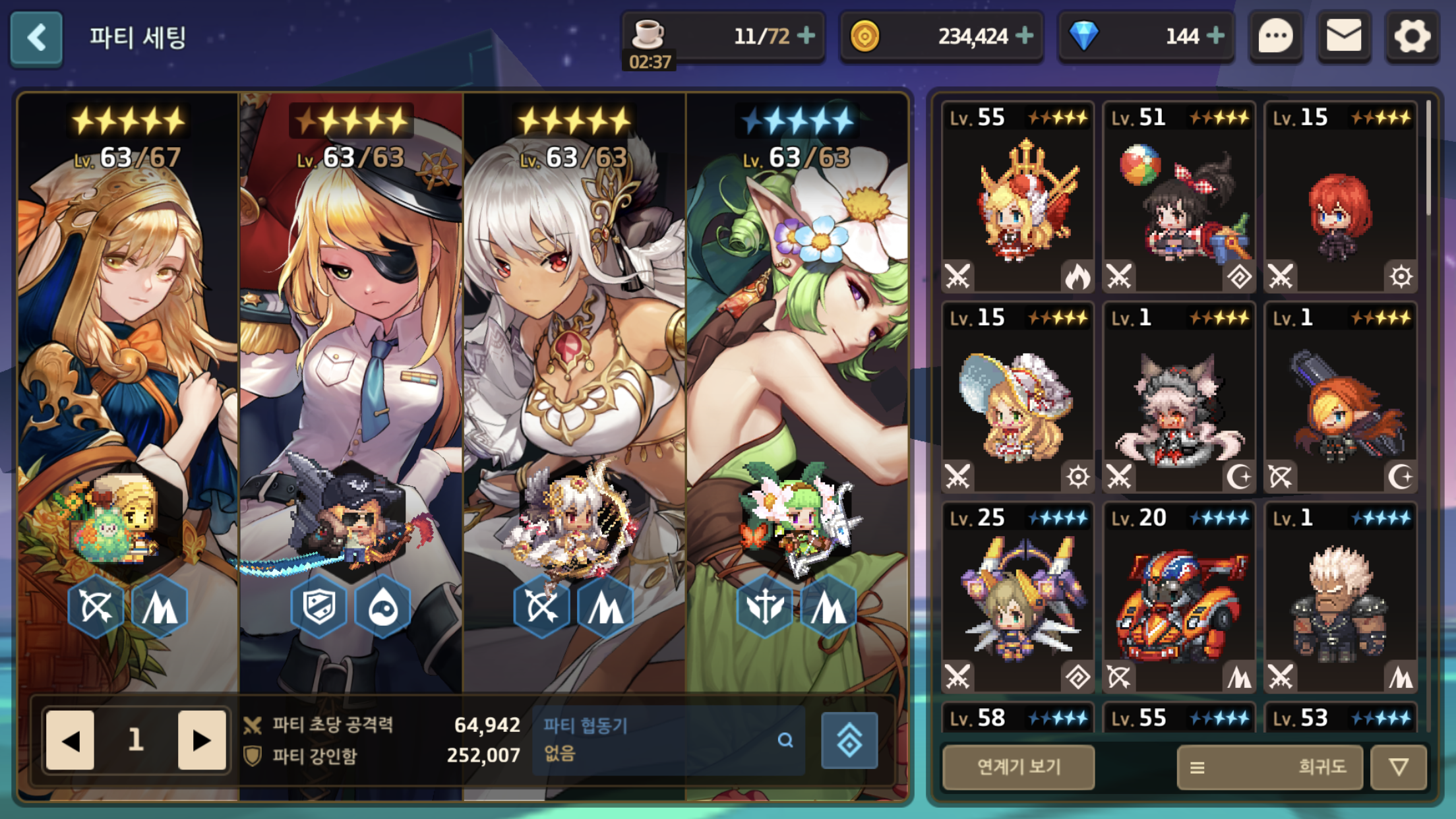This screenshot has height=819, width=1456.
Task: Open the gear settings menu
Action: coord(1412,37)
